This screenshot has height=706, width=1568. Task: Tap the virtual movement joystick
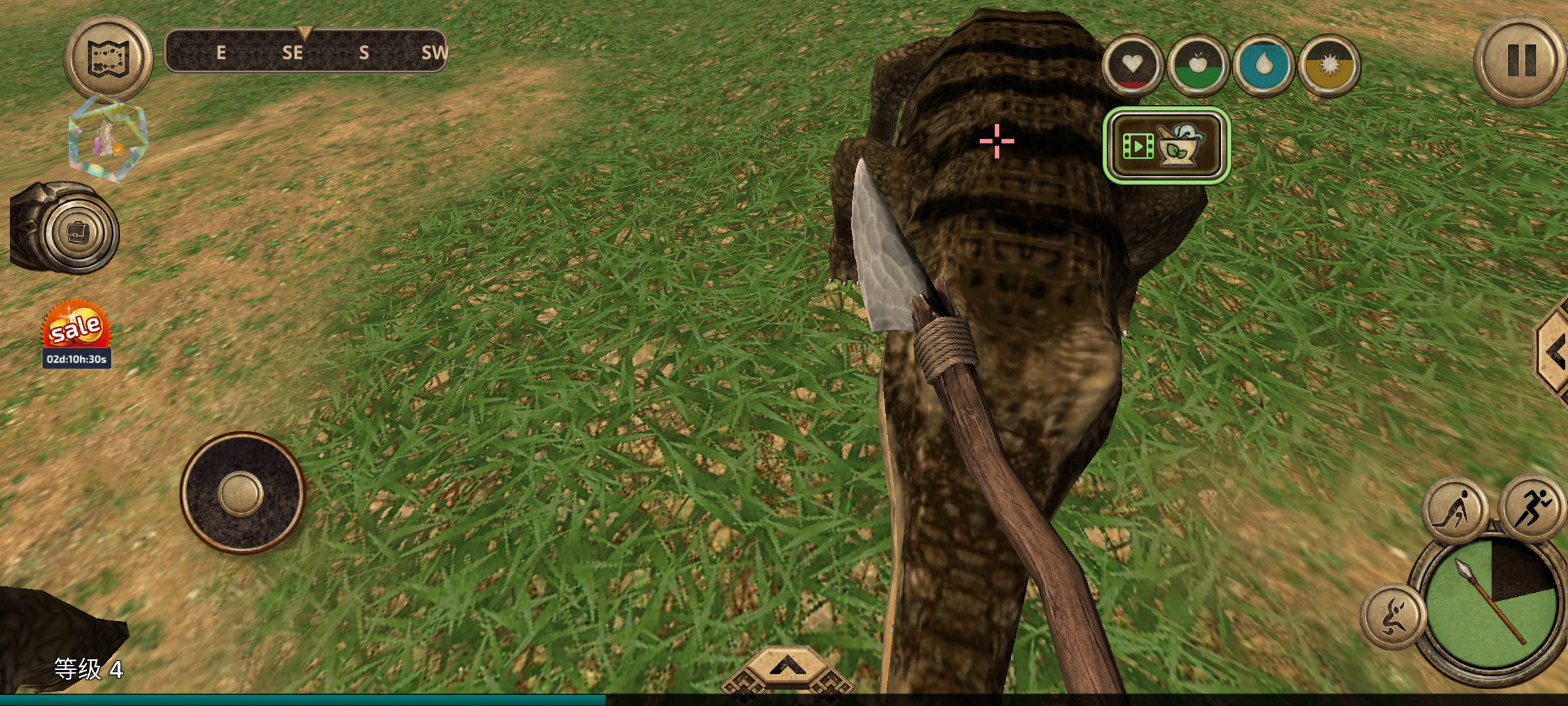coord(241,494)
